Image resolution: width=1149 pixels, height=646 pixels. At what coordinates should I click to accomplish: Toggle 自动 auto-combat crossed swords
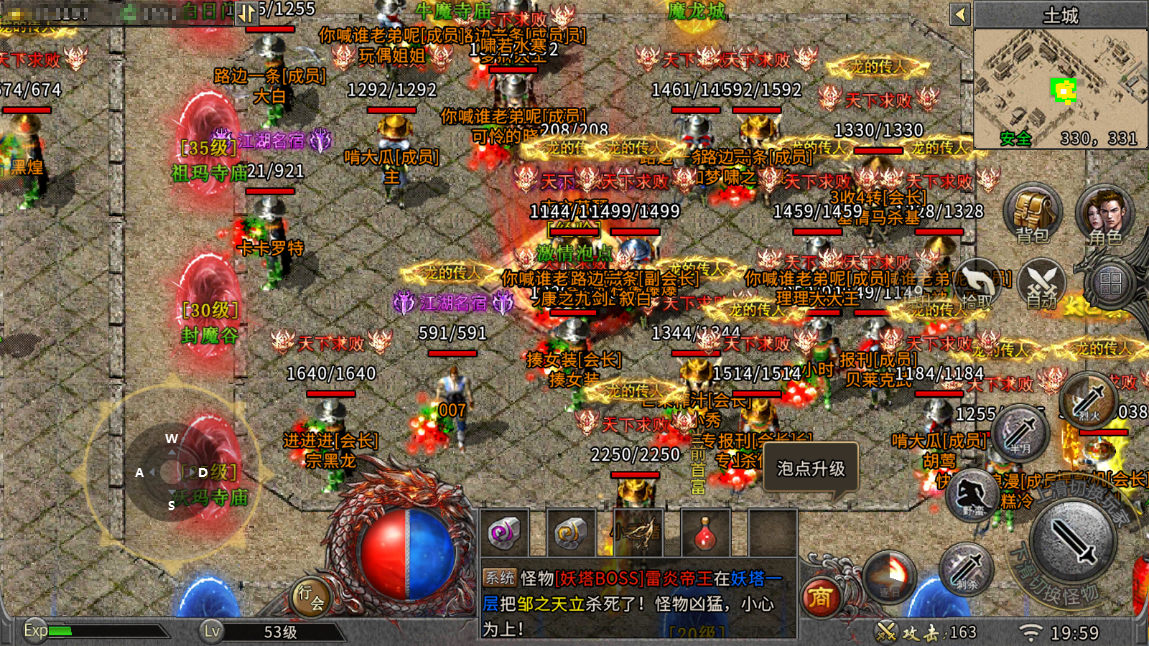[x=1042, y=284]
